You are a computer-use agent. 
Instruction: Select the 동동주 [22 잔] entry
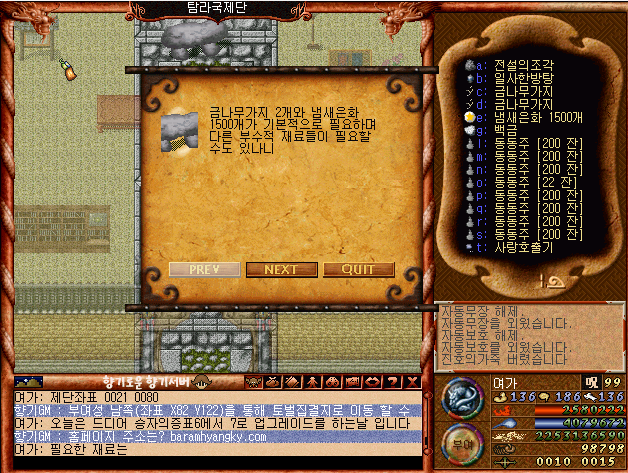coord(531,181)
